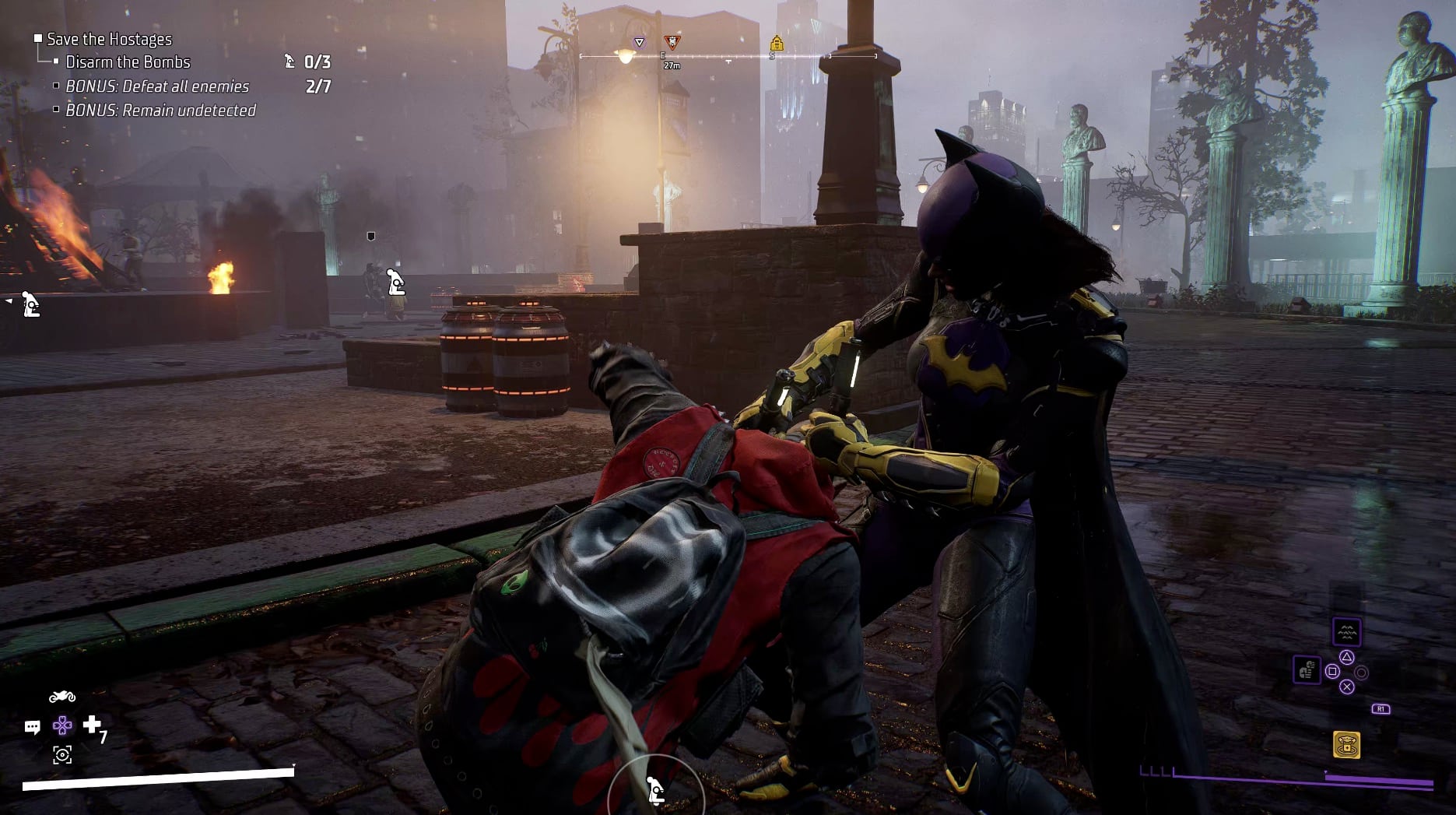Click the purple circled waypoint on compass
Screen dimensions: 1456x815
click(x=639, y=42)
